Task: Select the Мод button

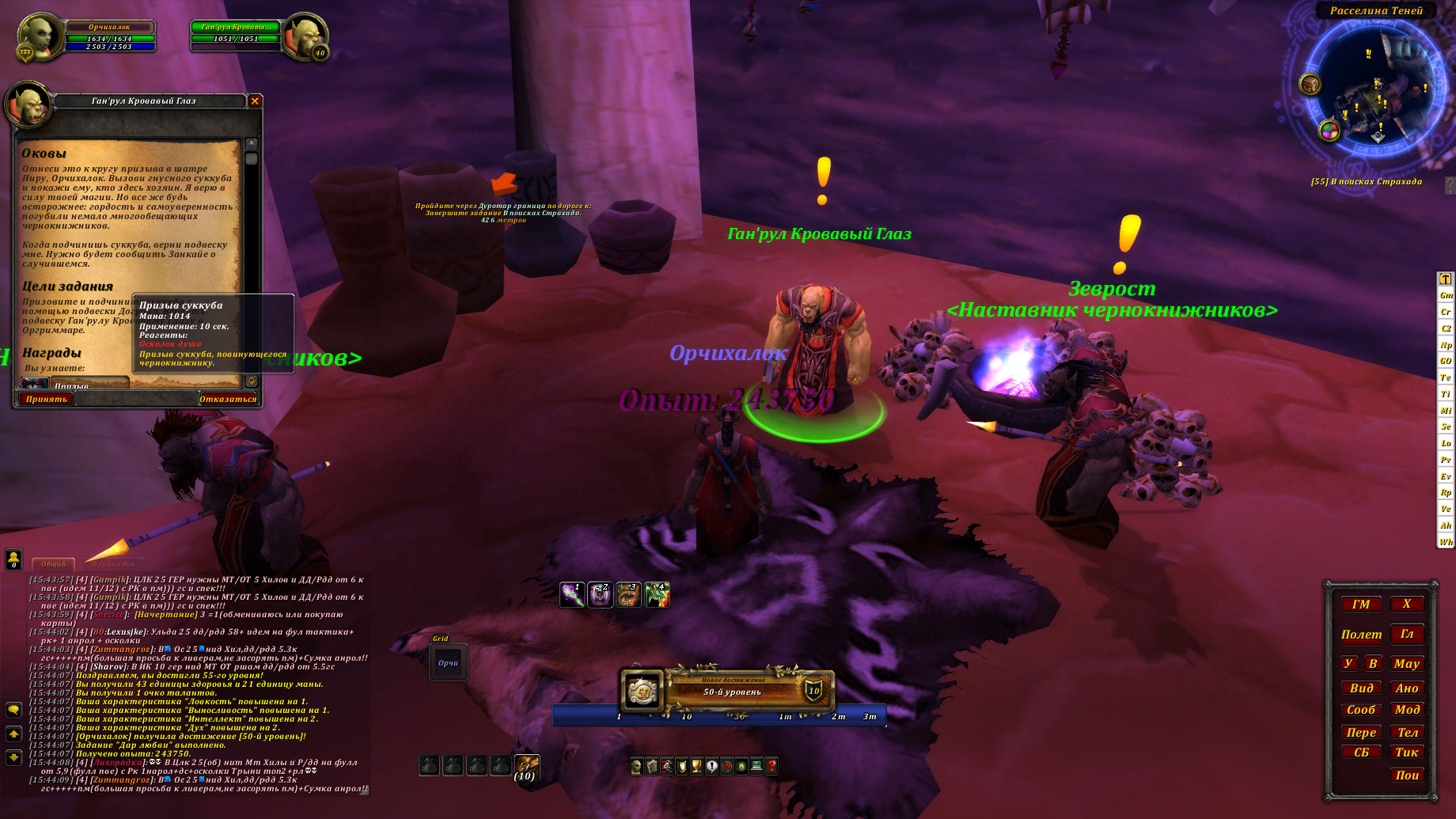Action: tap(1407, 710)
